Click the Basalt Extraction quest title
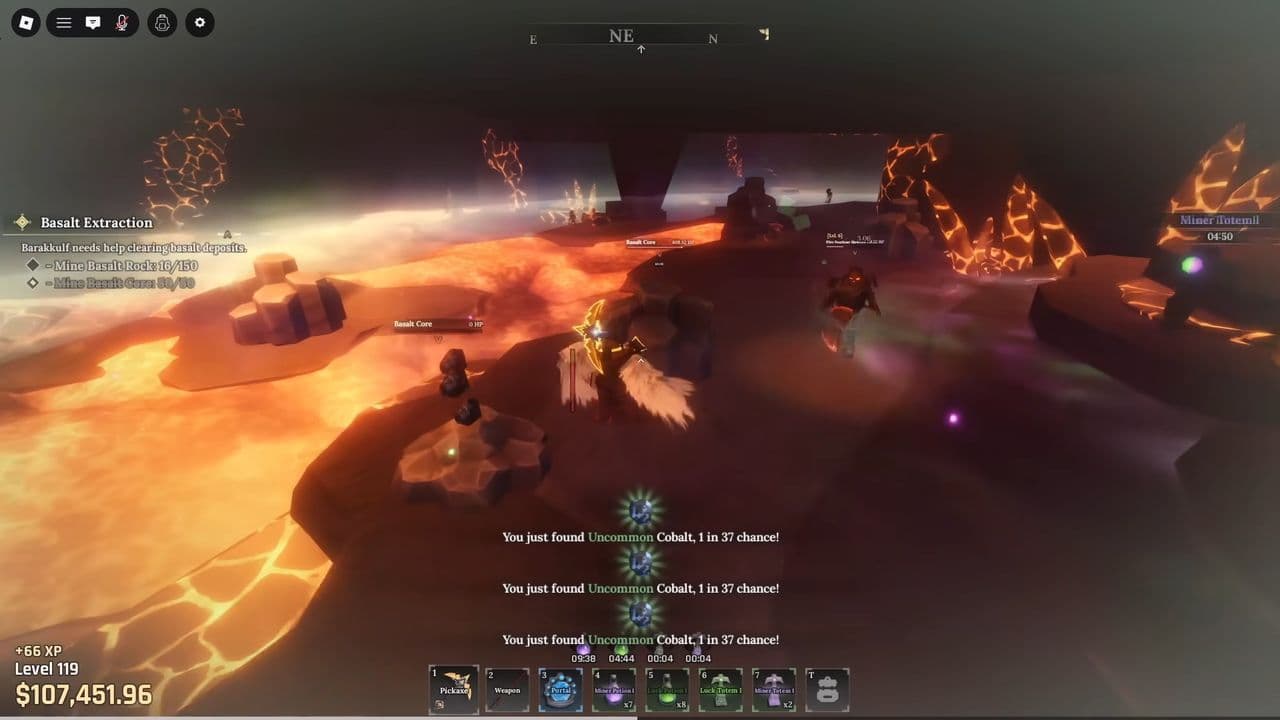Screen dimensions: 1280x720 (x=95, y=222)
